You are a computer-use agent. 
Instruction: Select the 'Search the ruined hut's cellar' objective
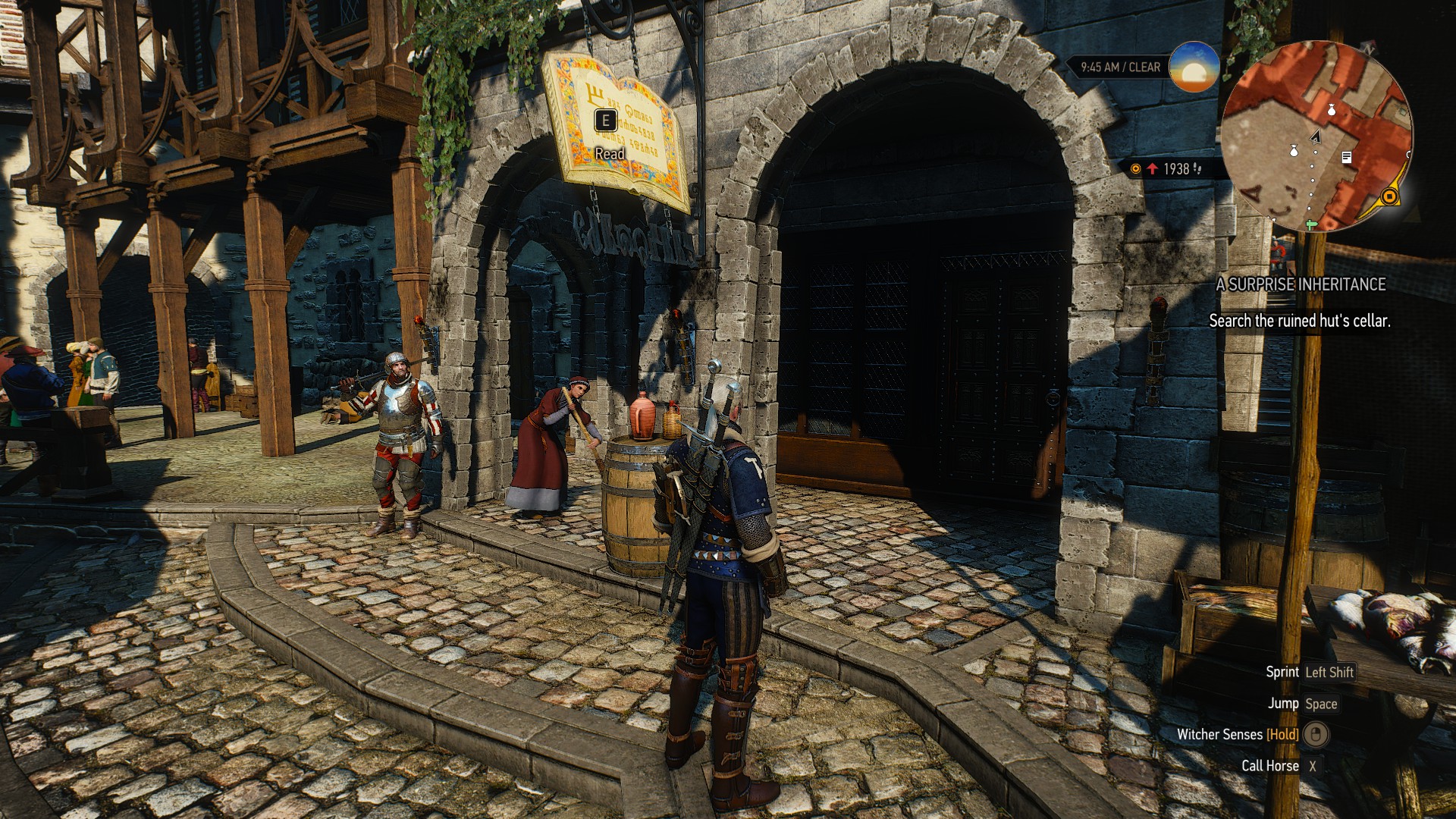(1299, 321)
